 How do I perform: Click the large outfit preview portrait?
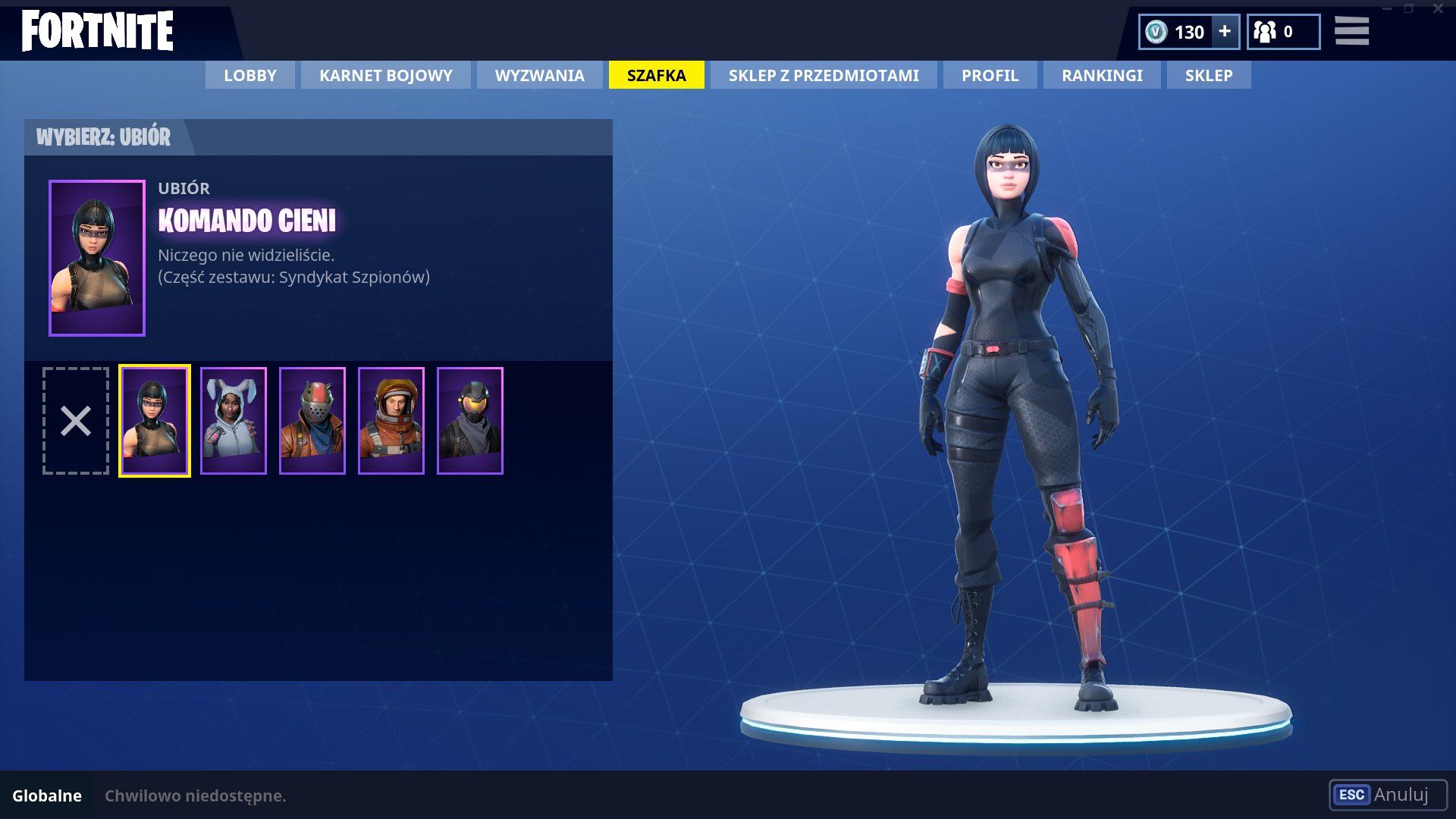click(x=96, y=256)
